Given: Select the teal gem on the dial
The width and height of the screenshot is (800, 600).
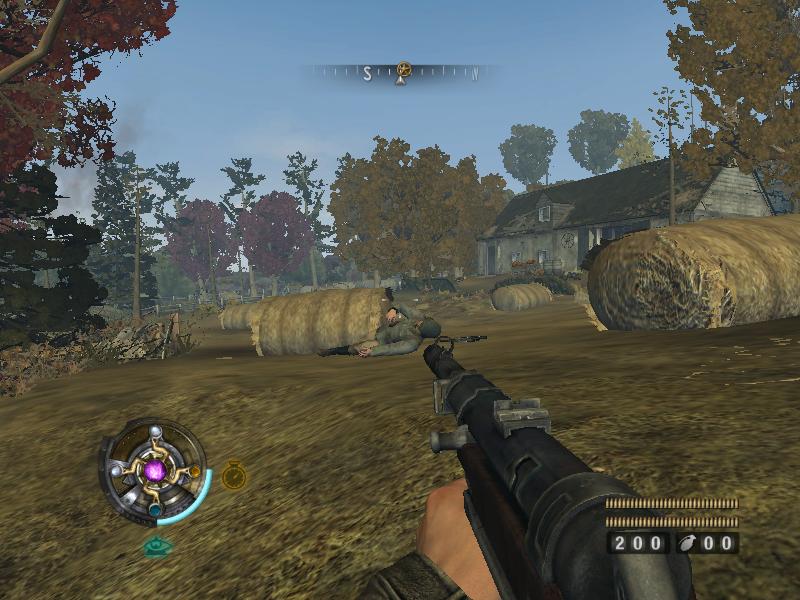Looking at the screenshot, I should (155, 509).
